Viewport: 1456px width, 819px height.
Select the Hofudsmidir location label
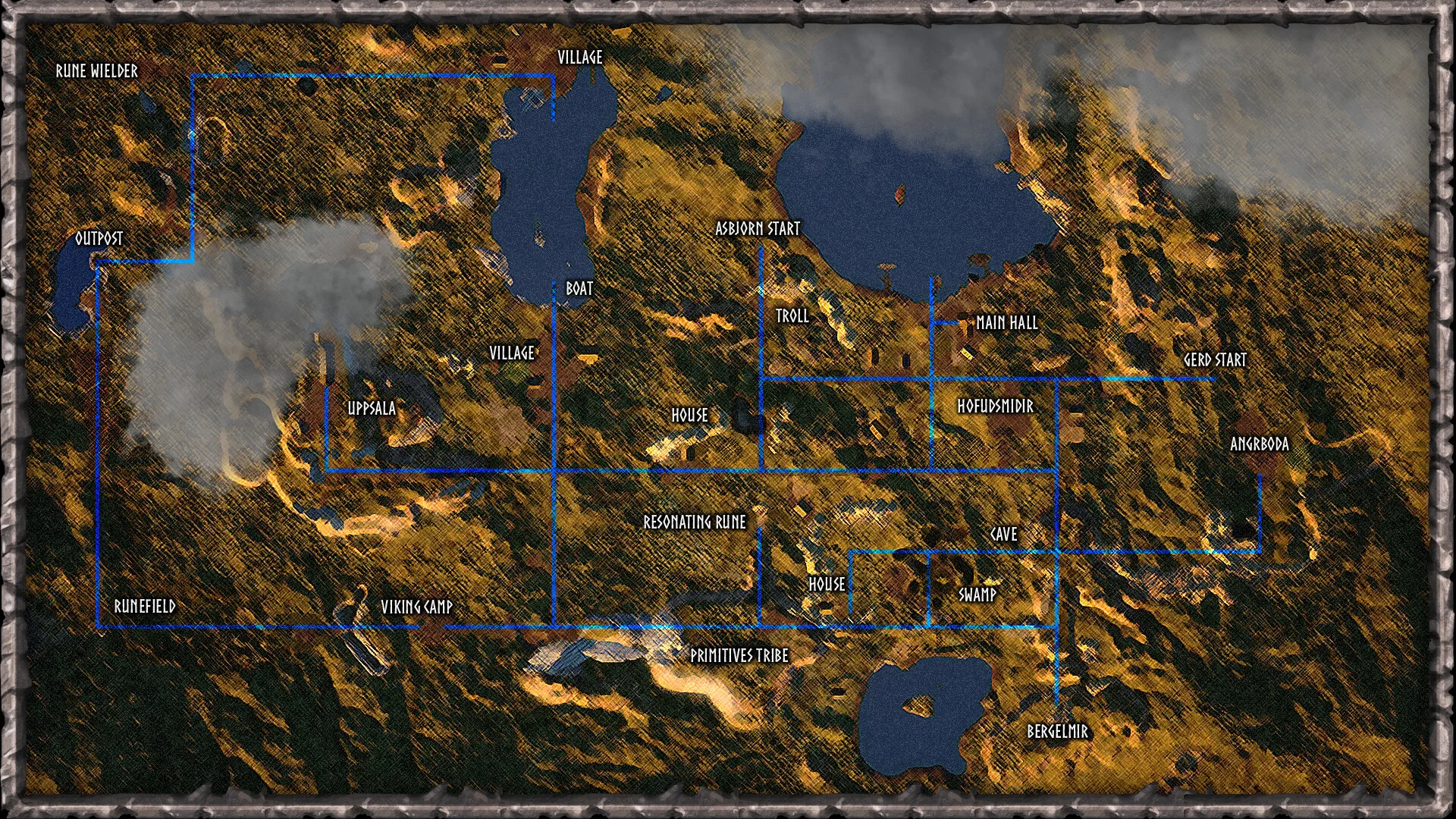click(995, 406)
